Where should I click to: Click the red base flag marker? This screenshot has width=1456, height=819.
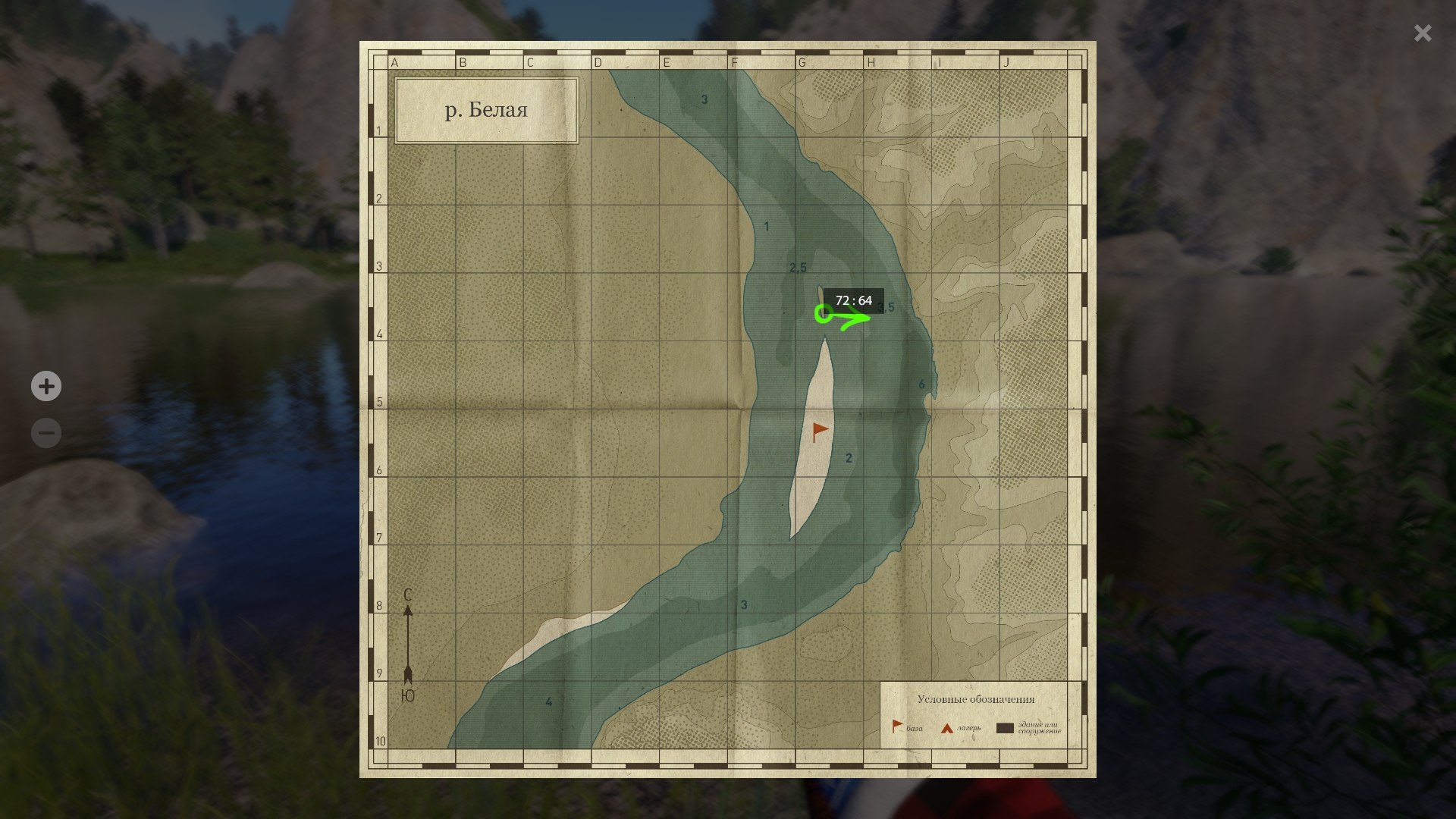click(819, 432)
